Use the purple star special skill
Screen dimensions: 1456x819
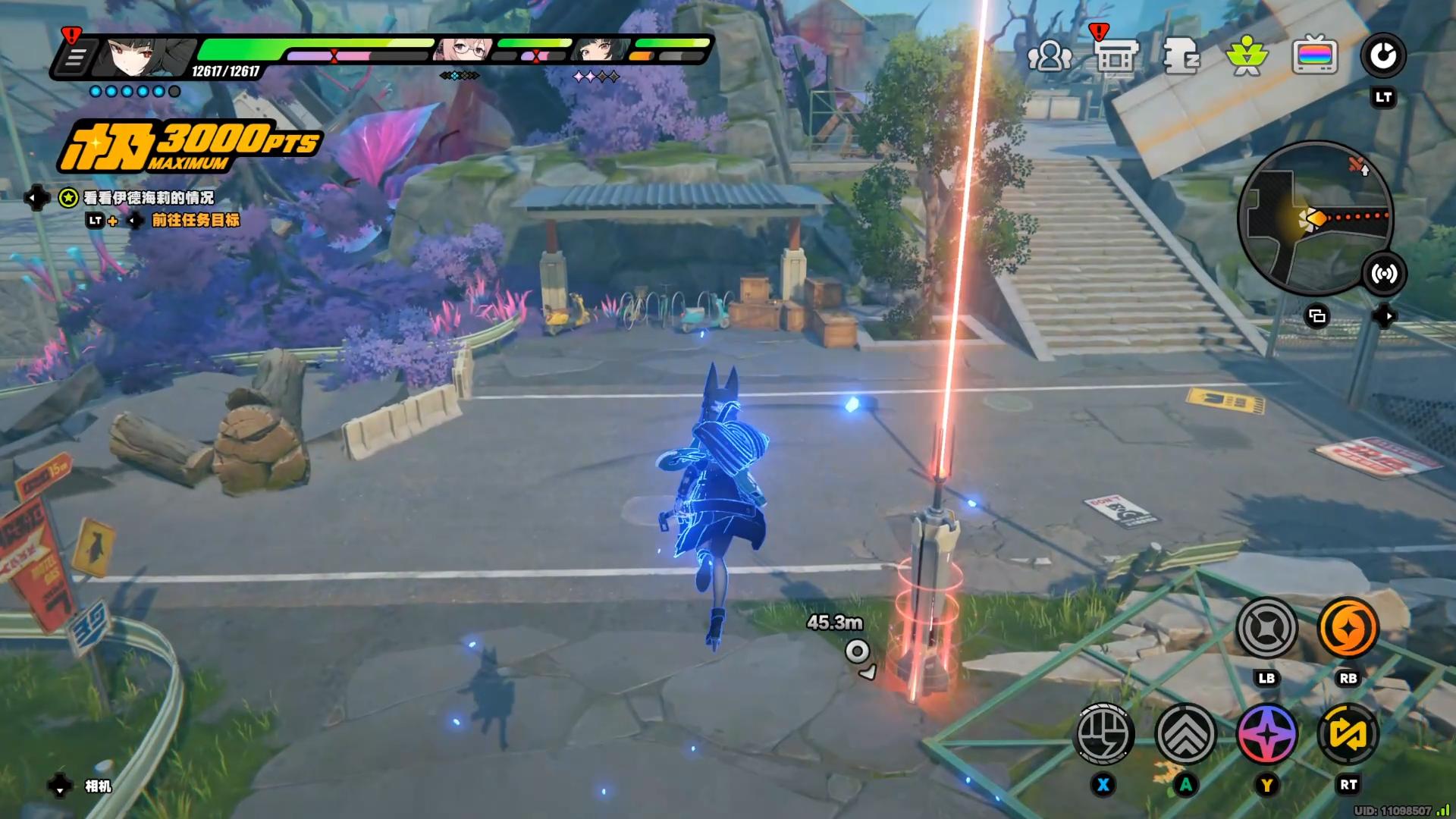(x=1267, y=734)
